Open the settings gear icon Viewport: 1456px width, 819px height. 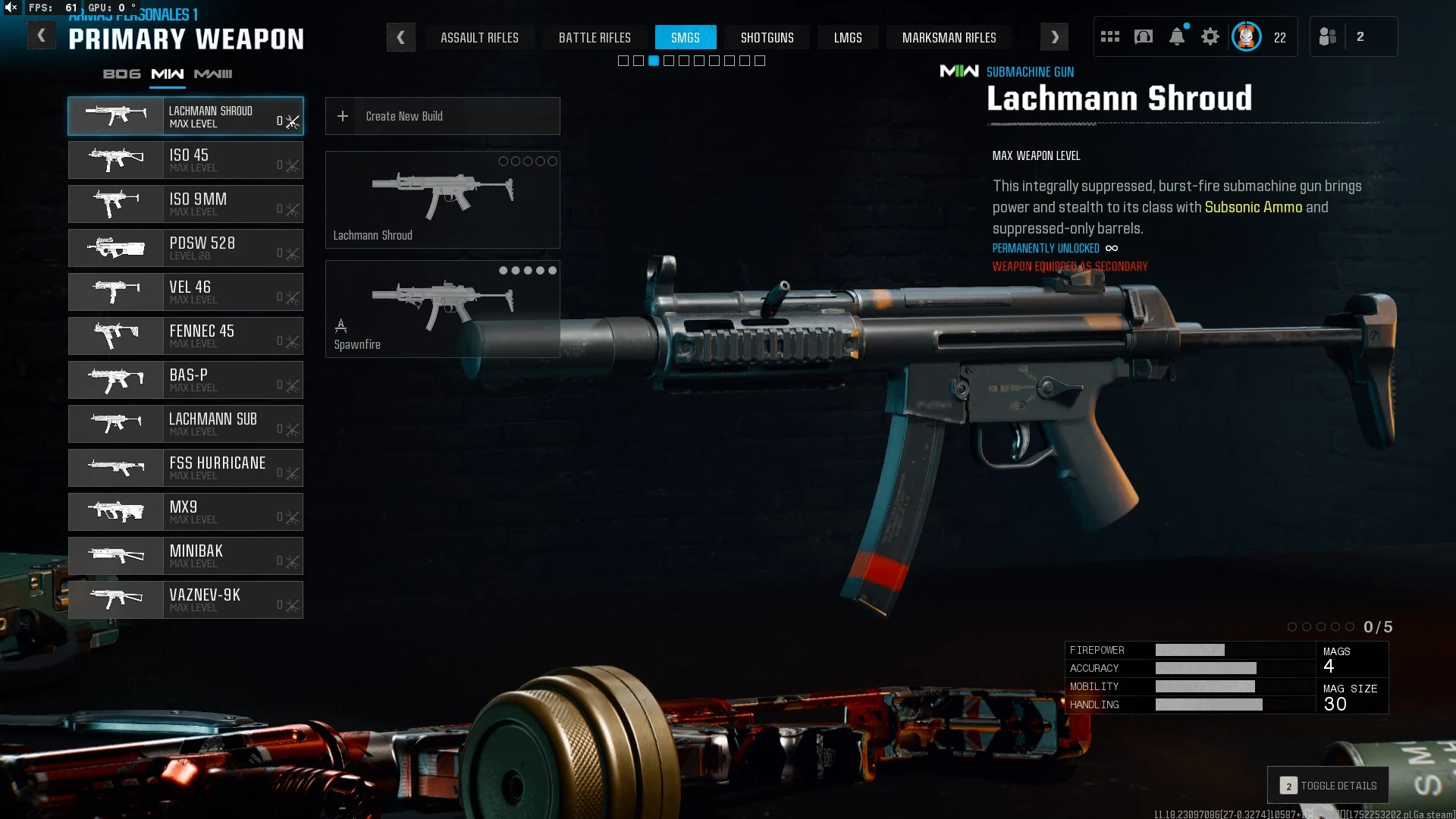(x=1210, y=36)
